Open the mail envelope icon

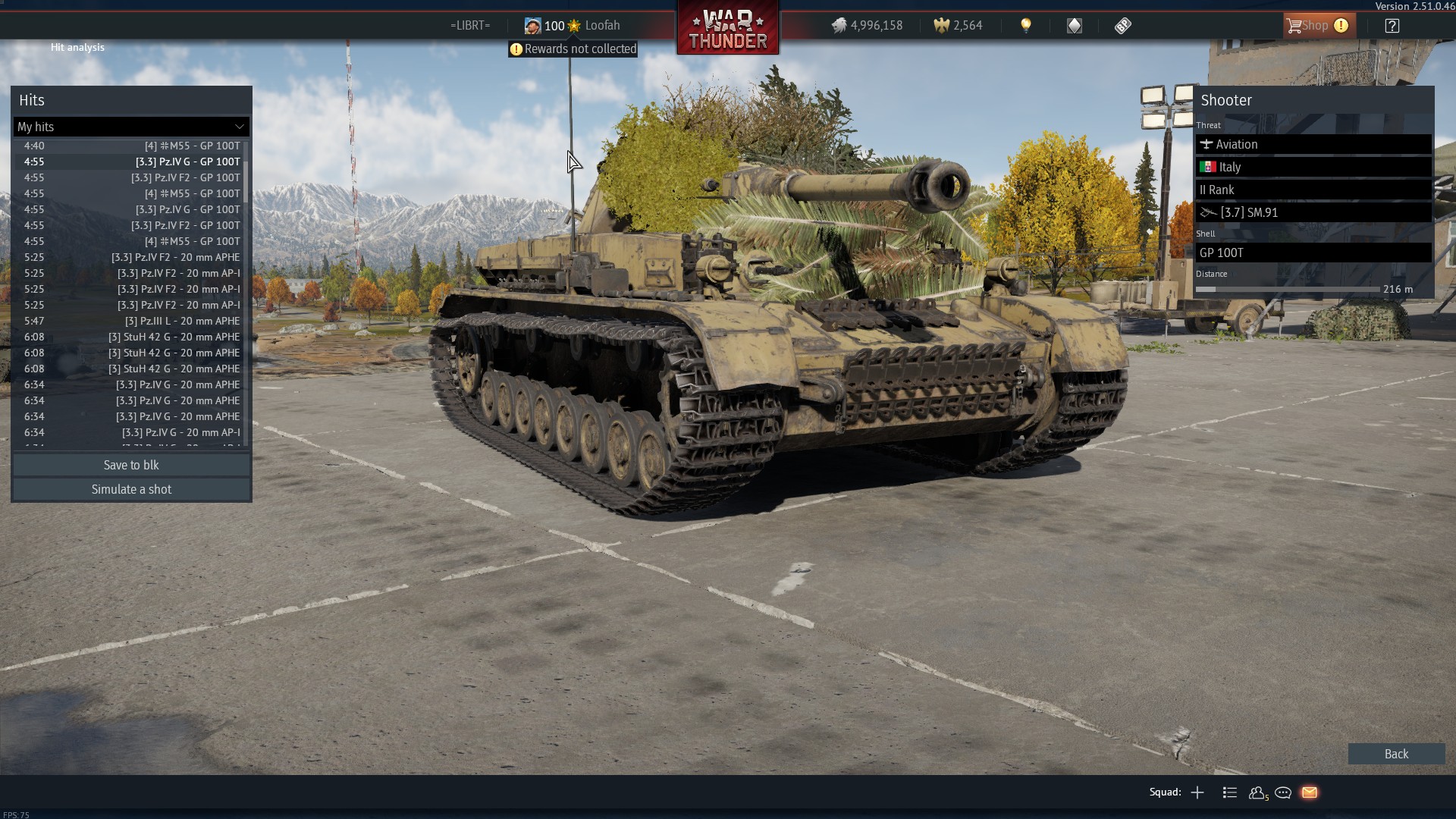pyautogui.click(x=1310, y=792)
